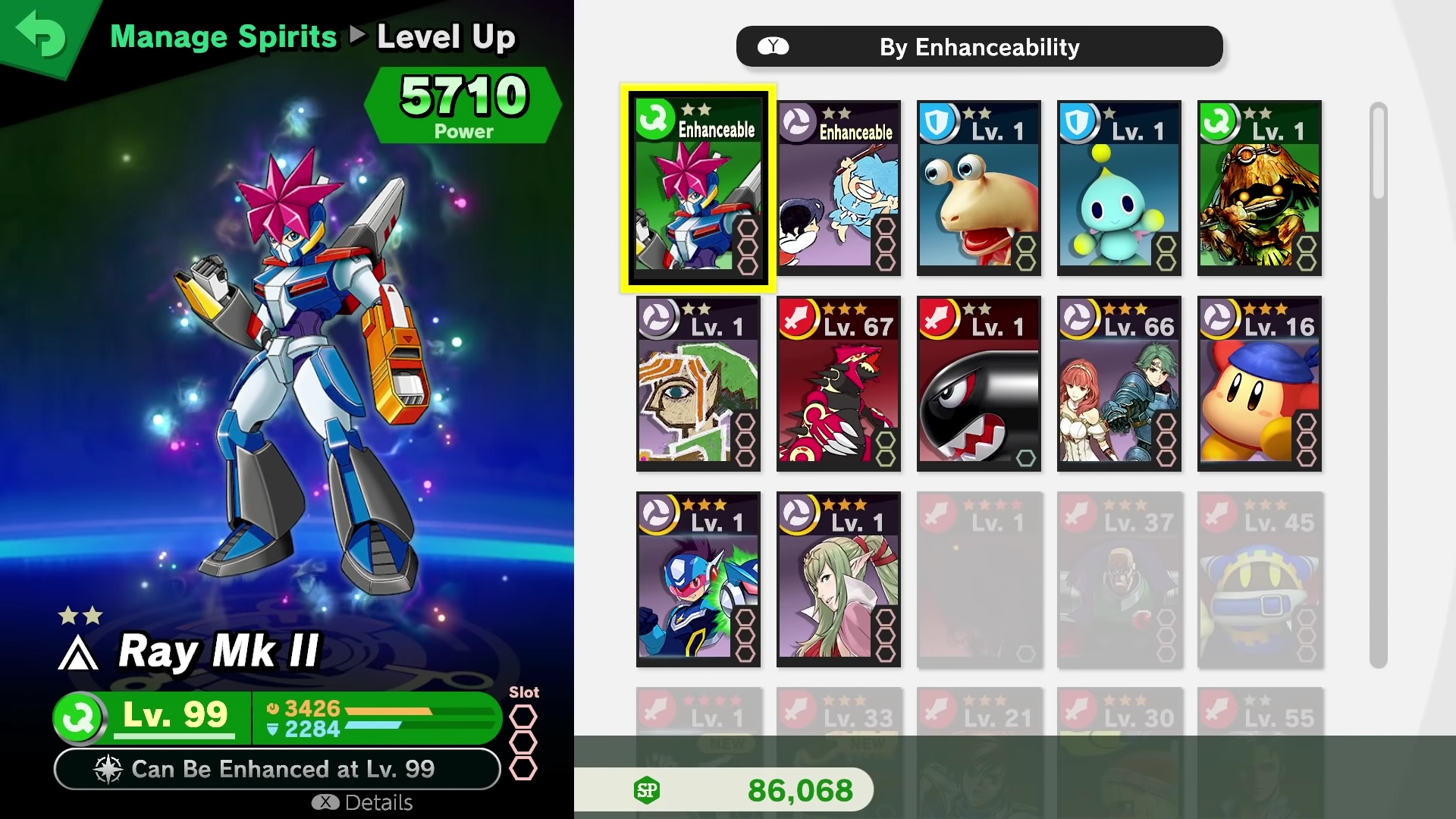Select the Ray Mk II spirit card
This screenshot has height=819, width=1456.
[698, 187]
